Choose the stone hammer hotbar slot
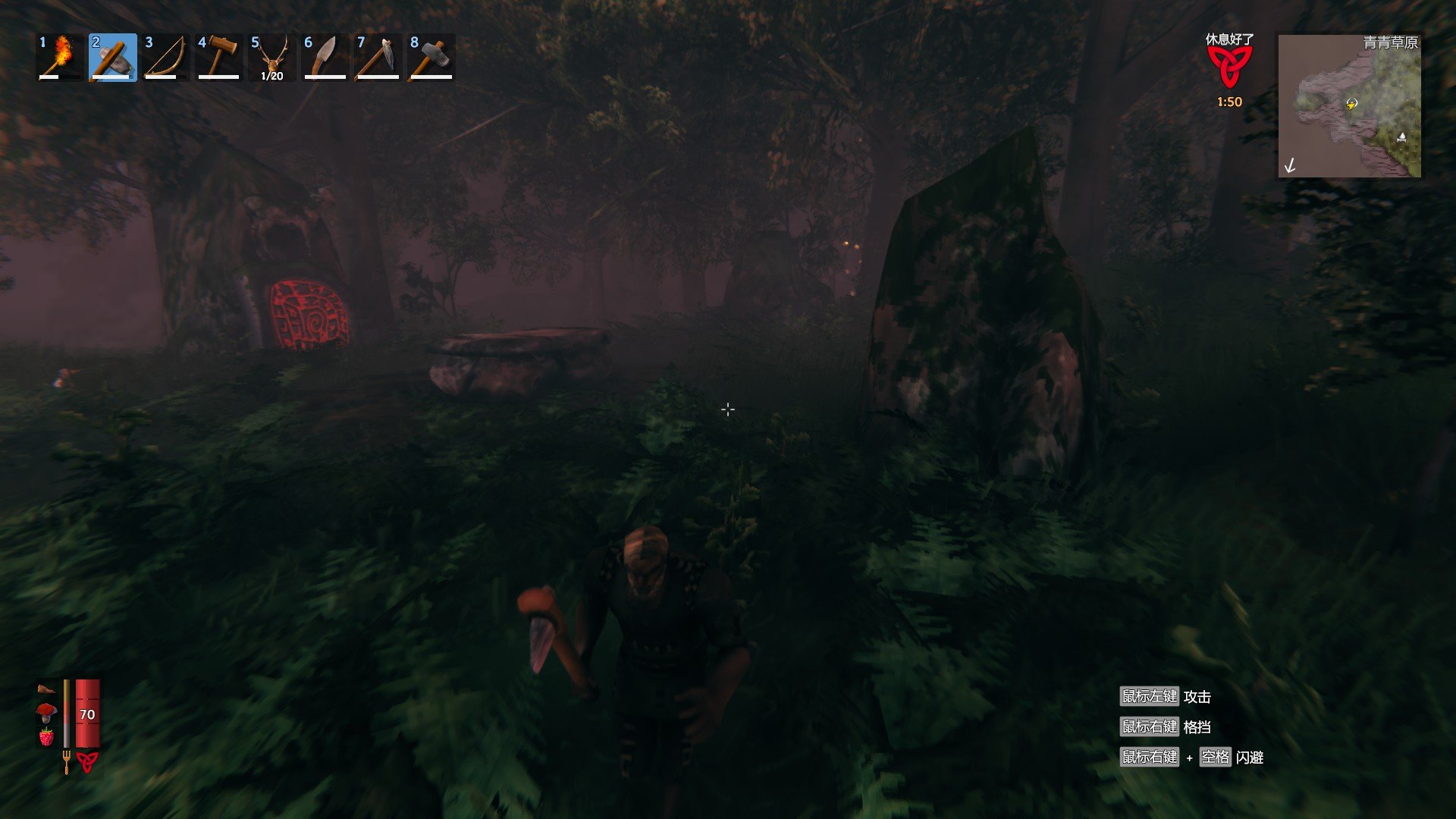The width and height of the screenshot is (1456, 819). 431,57
